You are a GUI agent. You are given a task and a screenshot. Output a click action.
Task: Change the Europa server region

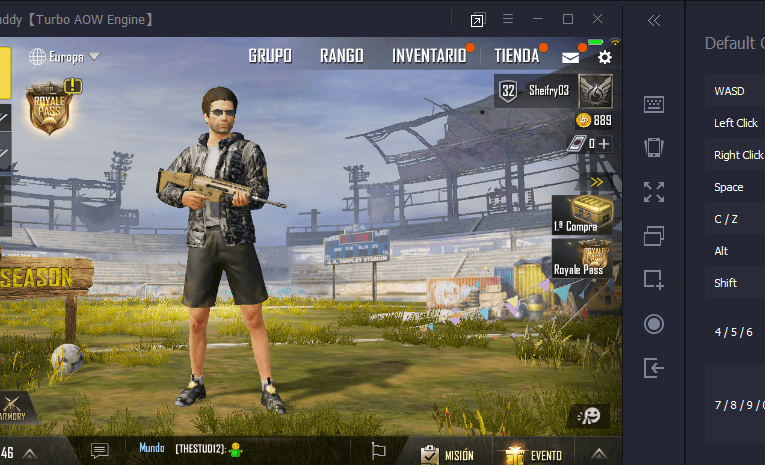pyautogui.click(x=66, y=56)
